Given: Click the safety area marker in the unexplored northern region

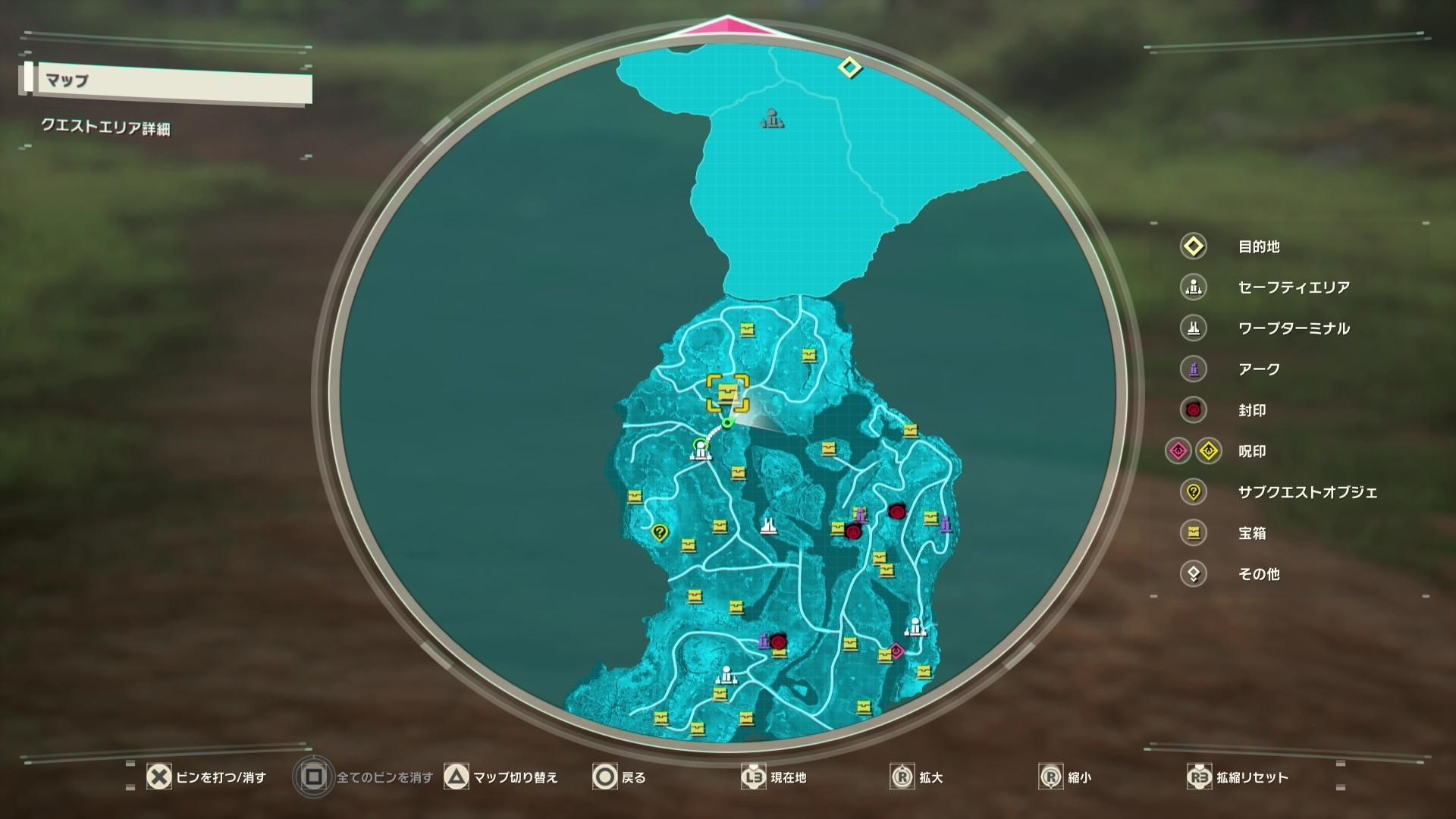Looking at the screenshot, I should point(771,118).
